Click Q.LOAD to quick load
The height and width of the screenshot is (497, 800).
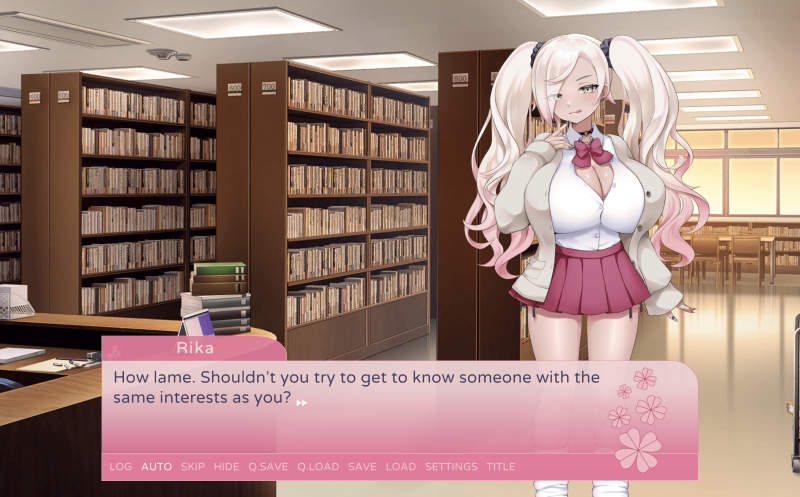[318, 467]
